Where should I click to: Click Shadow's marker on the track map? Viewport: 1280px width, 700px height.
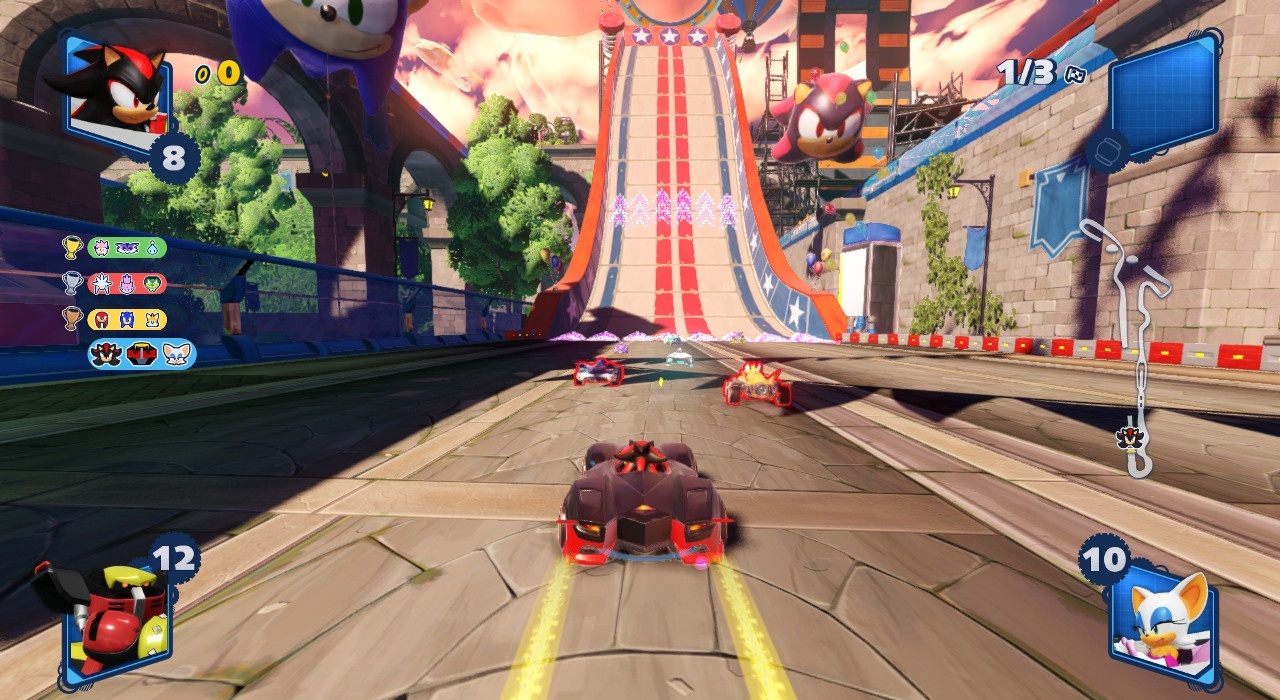point(1125,437)
